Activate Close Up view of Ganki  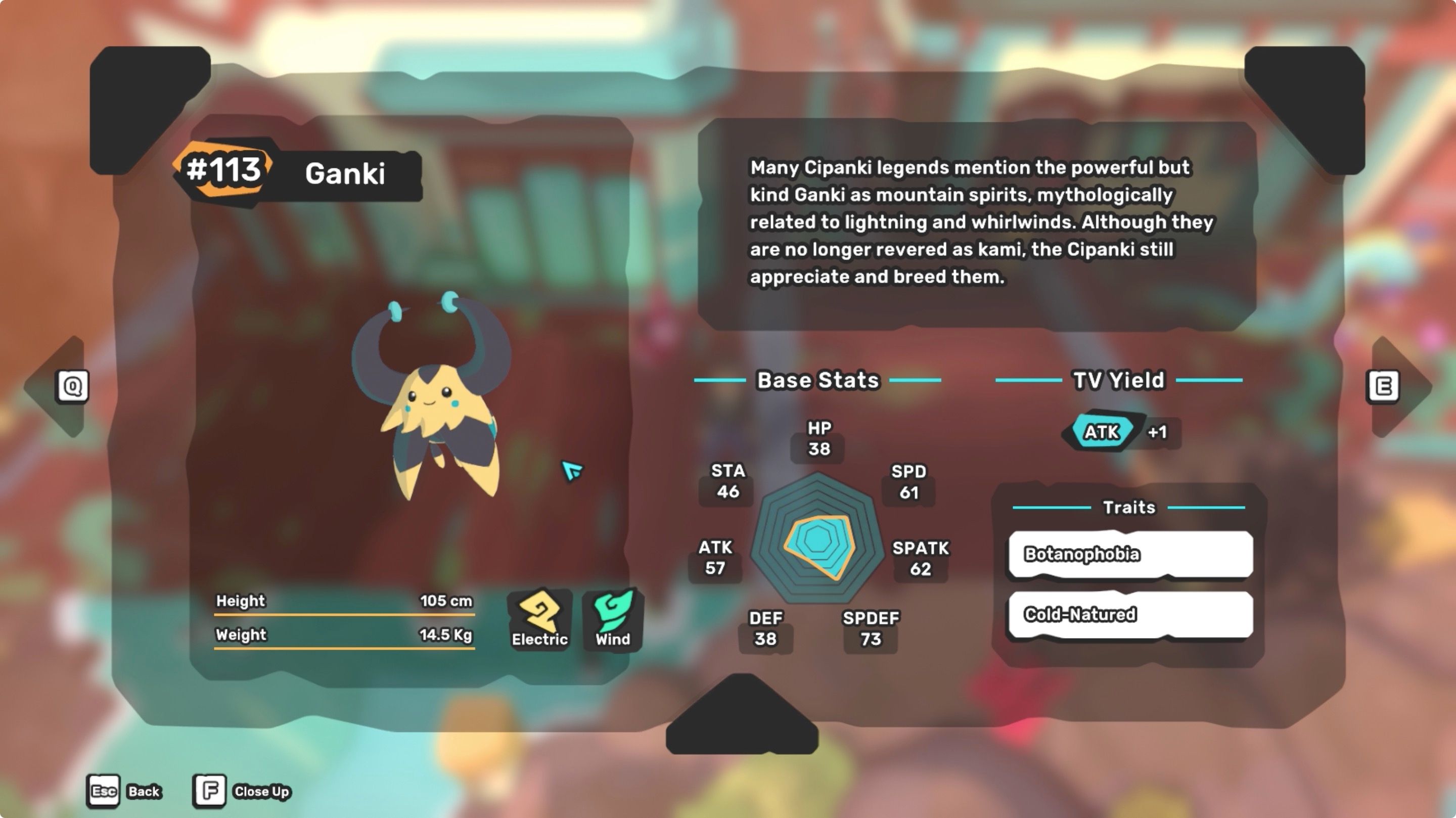click(261, 791)
